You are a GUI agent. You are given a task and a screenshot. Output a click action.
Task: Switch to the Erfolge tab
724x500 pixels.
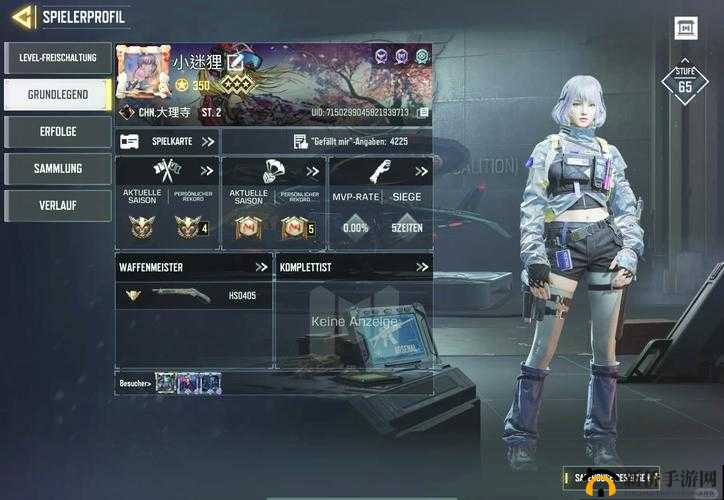pyautogui.click(x=57, y=132)
